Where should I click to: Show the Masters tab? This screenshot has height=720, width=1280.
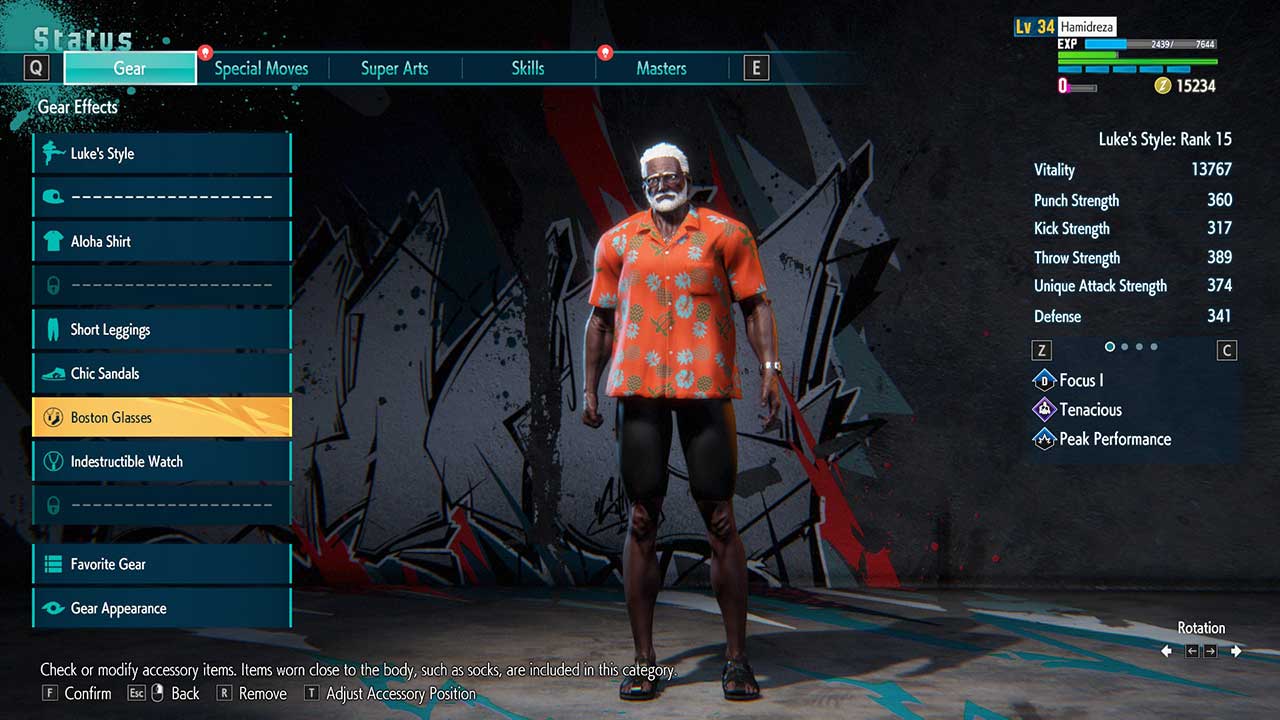[x=661, y=68]
